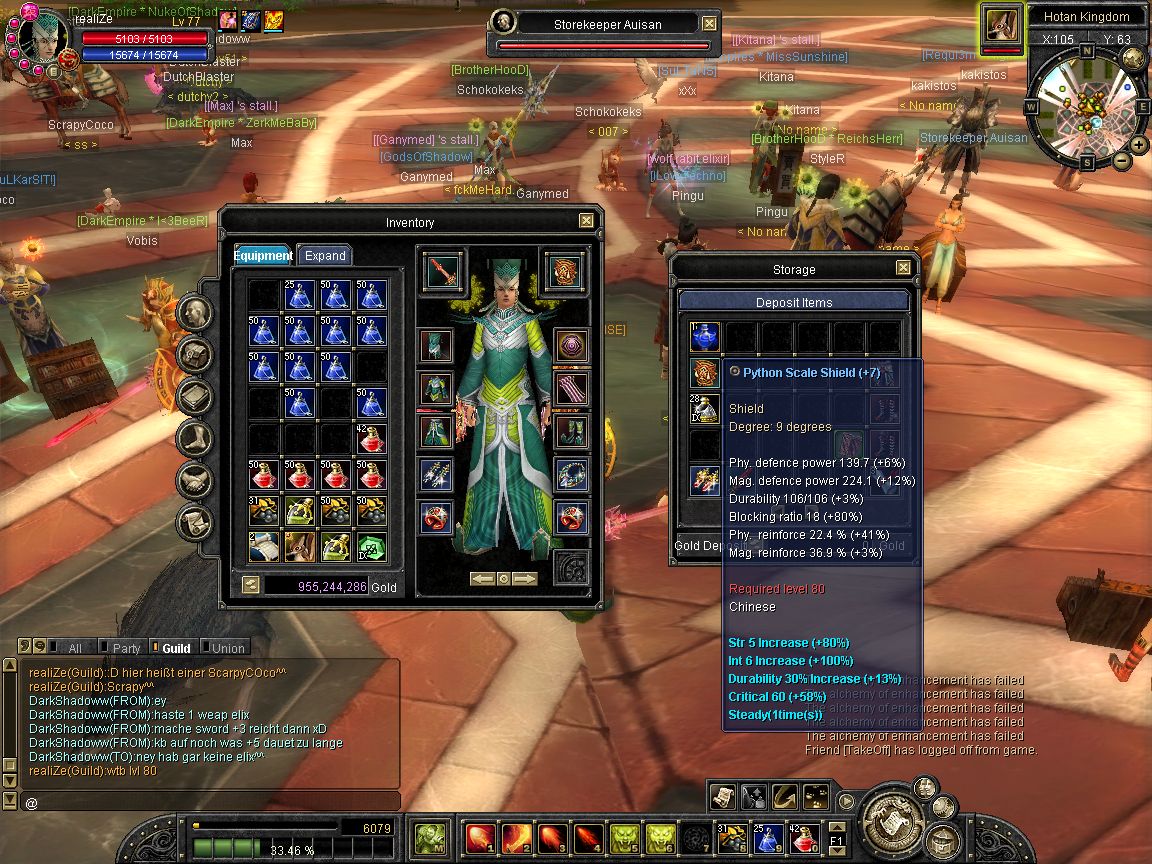Rotate character preview with right arrow
This screenshot has height=864, width=1152.
pyautogui.click(x=525, y=578)
